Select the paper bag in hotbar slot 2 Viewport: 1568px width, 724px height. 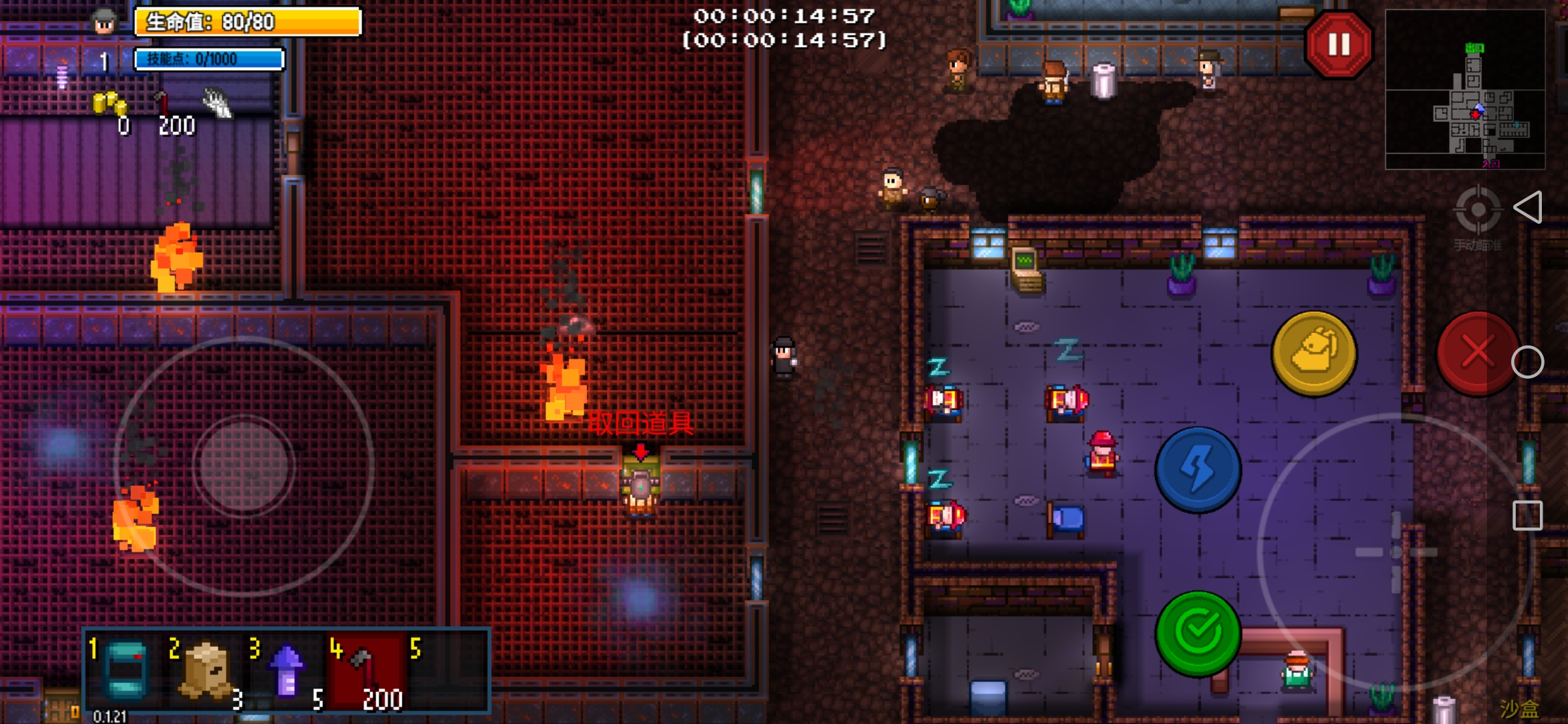(206, 670)
